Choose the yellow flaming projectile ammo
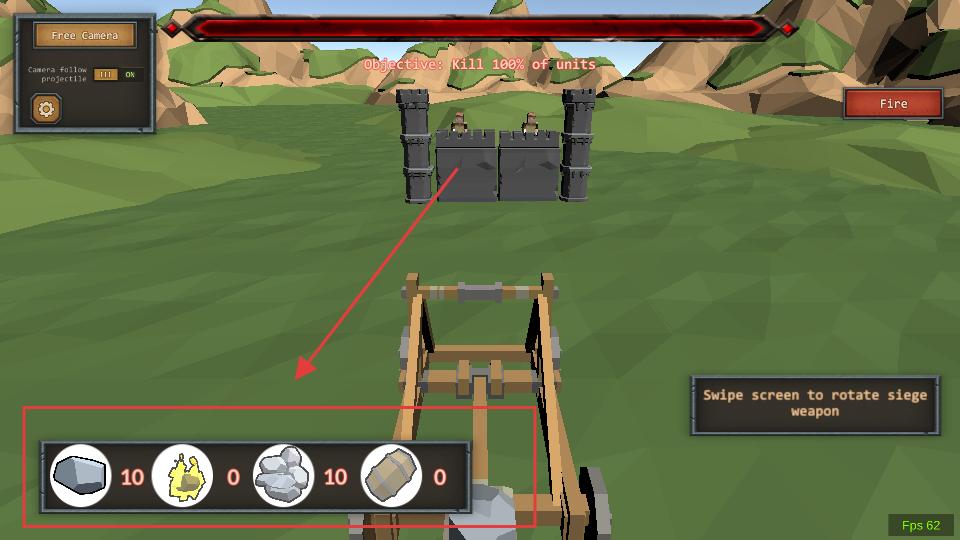Screen dimensions: 960x540 pyautogui.click(x=182, y=475)
